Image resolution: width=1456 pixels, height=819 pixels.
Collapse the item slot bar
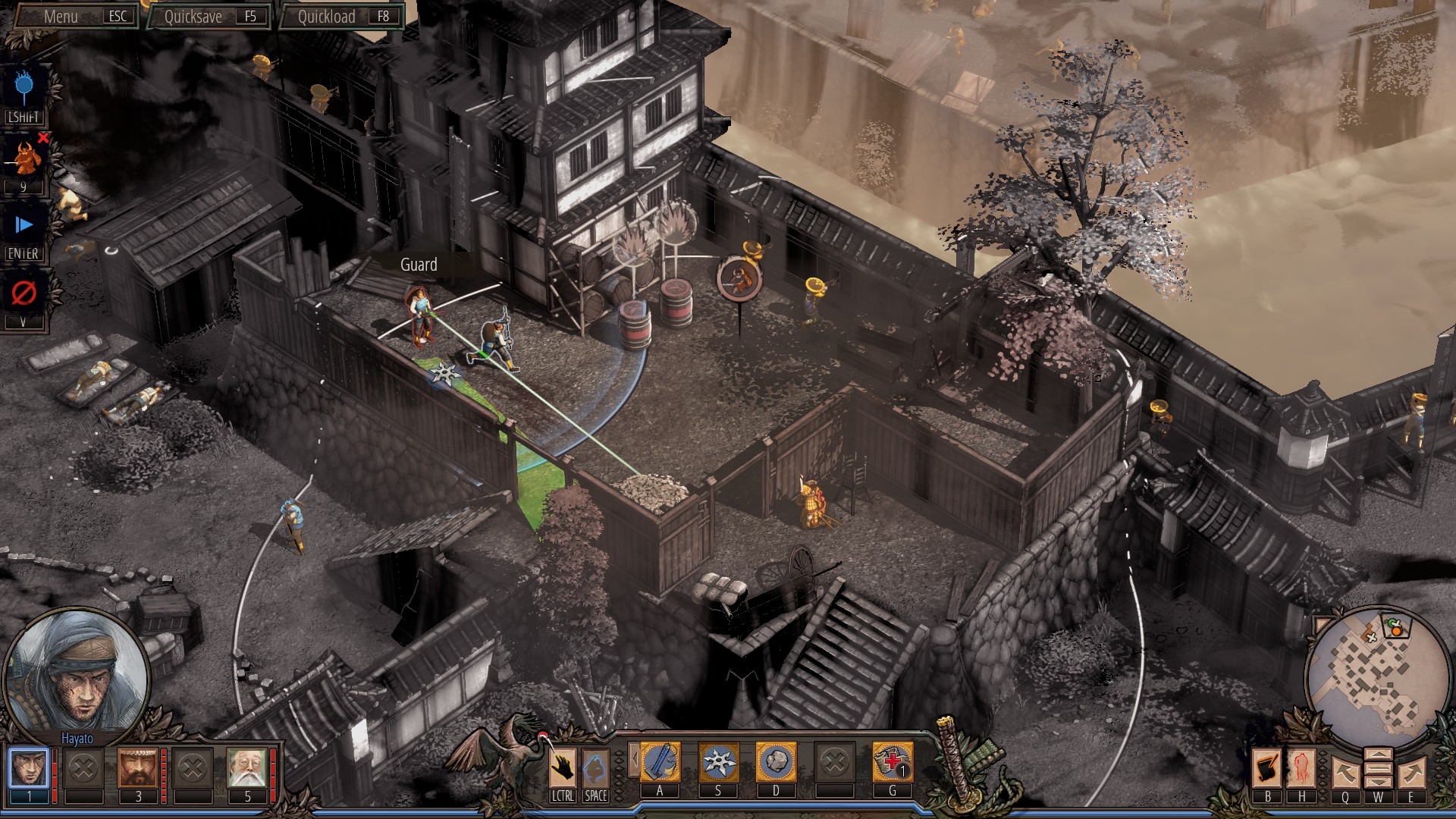coord(635,758)
